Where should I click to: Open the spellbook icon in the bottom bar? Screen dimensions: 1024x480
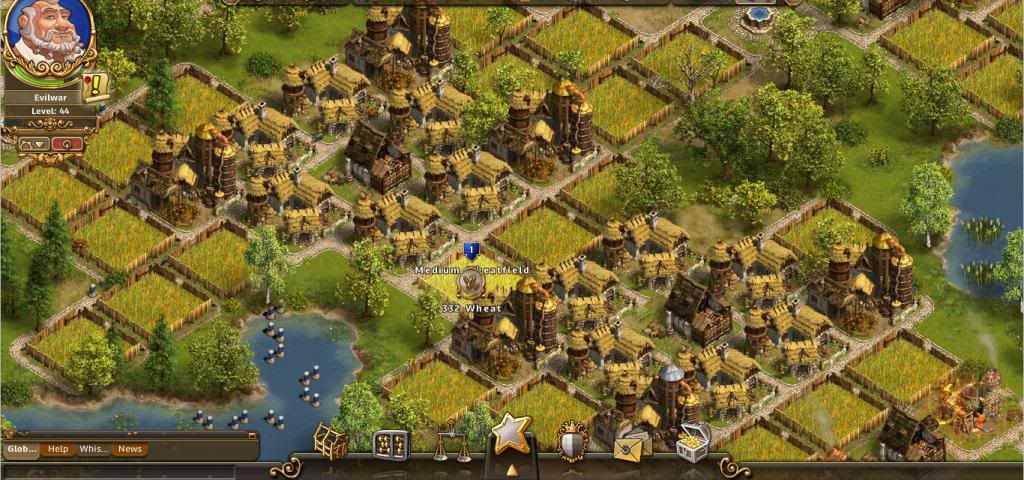point(391,444)
